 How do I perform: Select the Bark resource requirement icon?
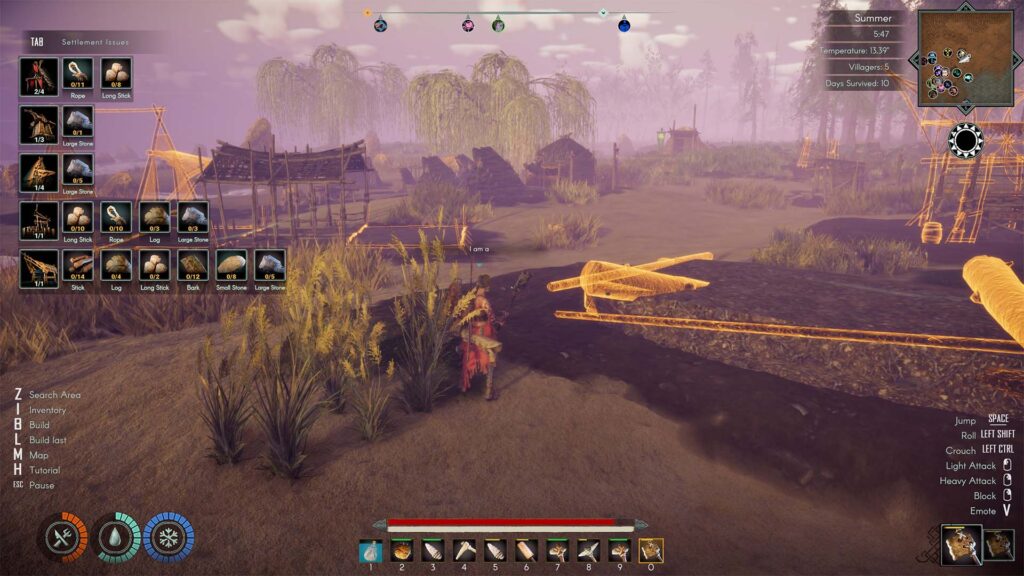pyautogui.click(x=193, y=266)
